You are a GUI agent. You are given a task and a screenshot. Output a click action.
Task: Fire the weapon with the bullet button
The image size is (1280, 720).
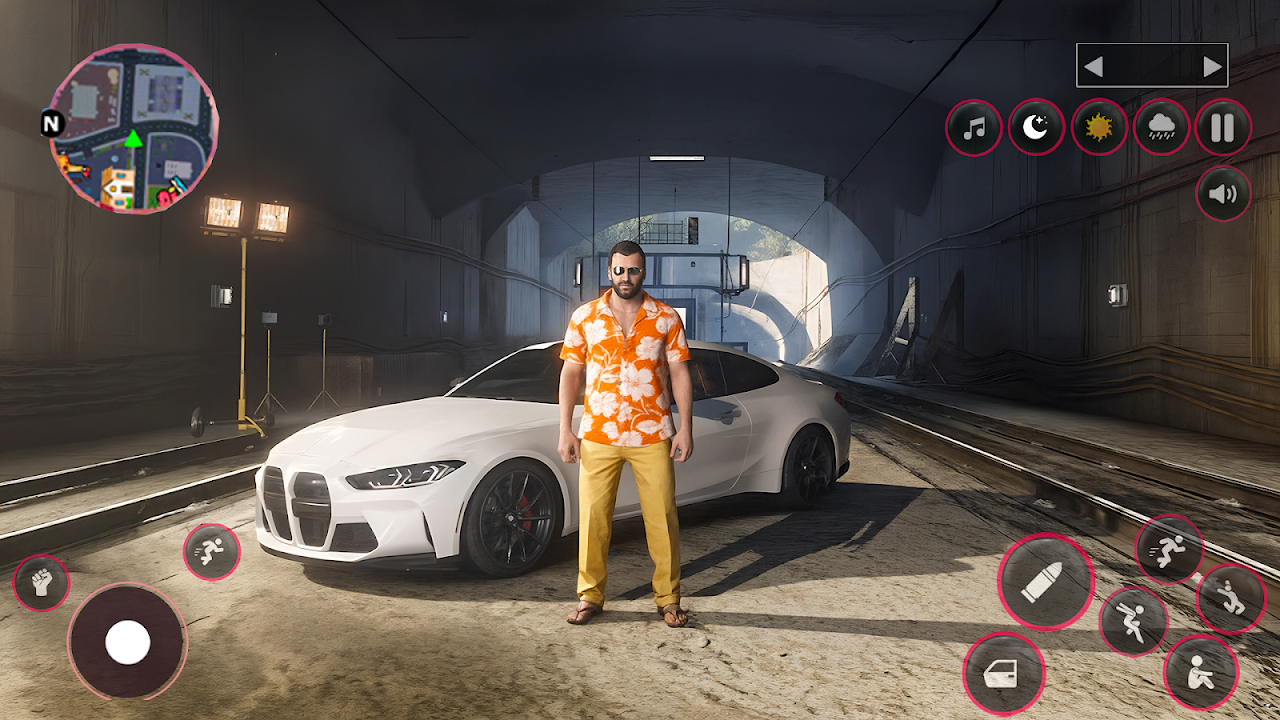(x=1045, y=581)
